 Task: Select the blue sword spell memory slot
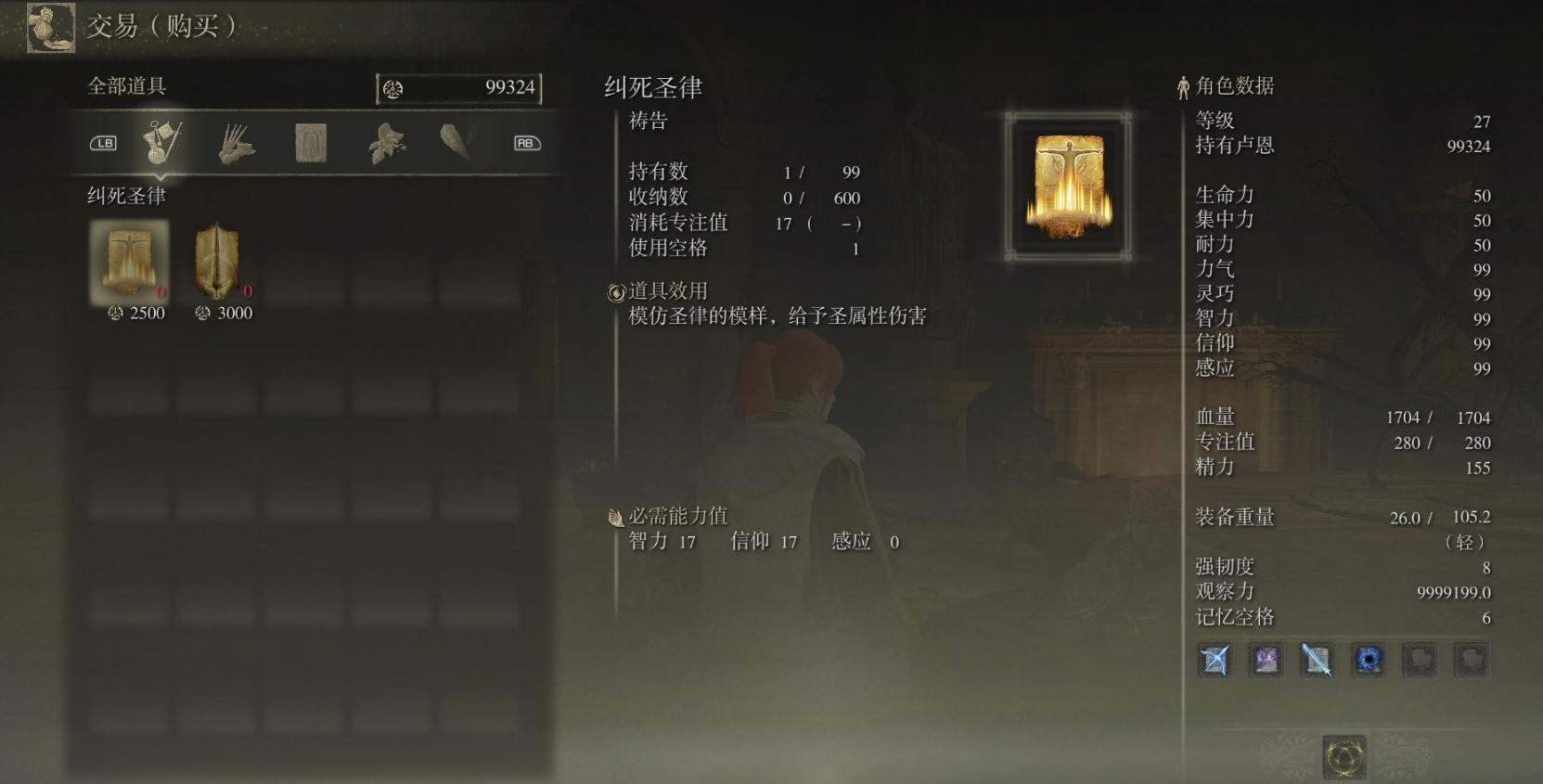[1318, 662]
